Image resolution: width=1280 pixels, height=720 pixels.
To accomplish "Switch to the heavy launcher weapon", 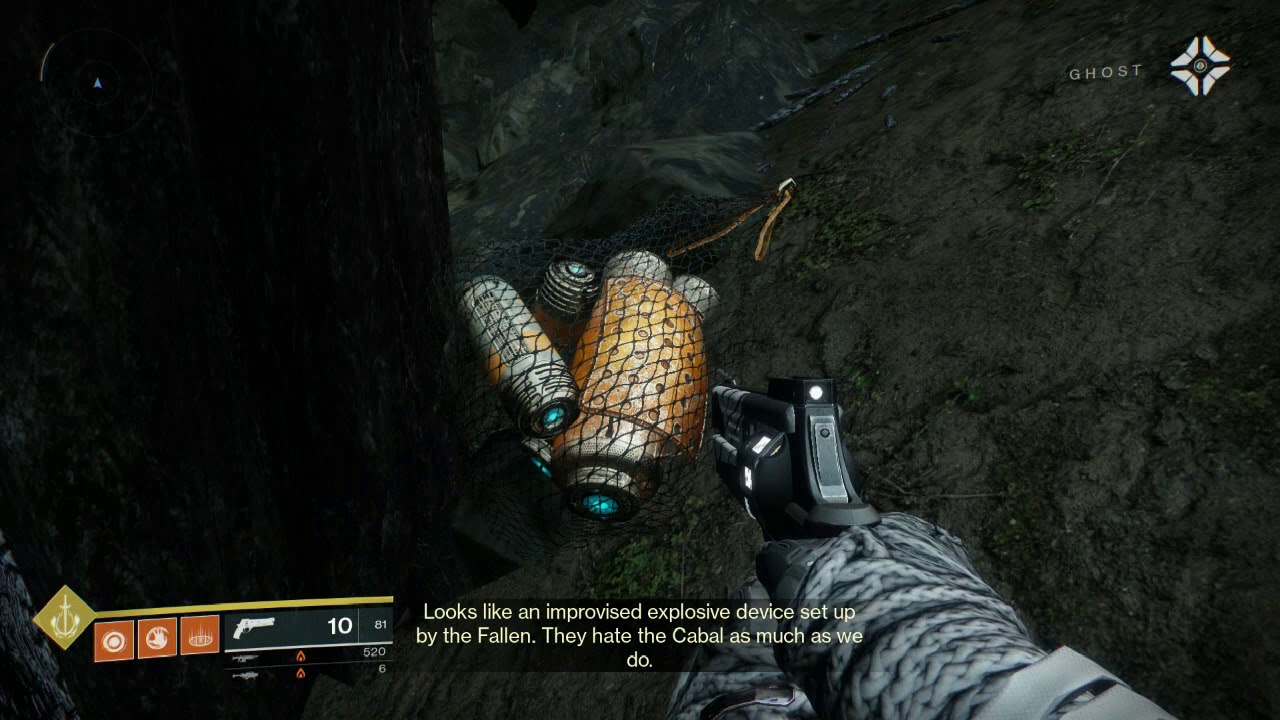I will pyautogui.click(x=246, y=675).
